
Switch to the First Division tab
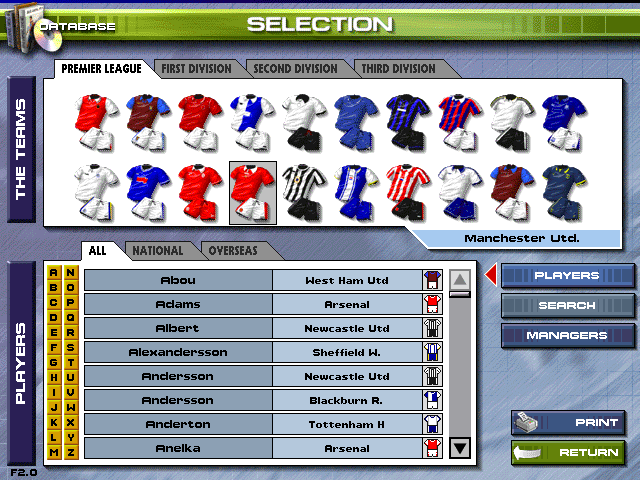click(196, 69)
